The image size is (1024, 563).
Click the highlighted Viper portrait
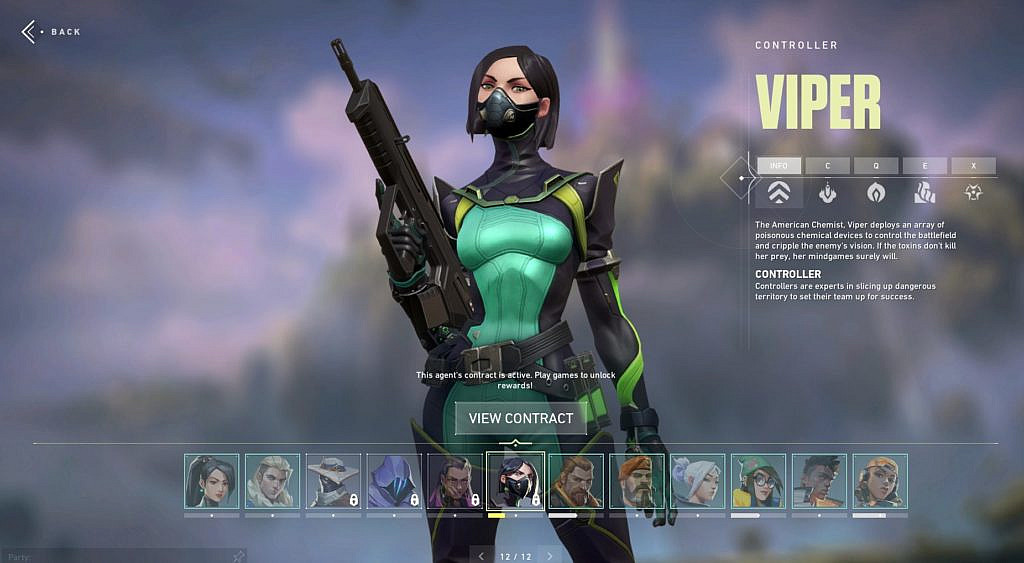pyautogui.click(x=516, y=481)
